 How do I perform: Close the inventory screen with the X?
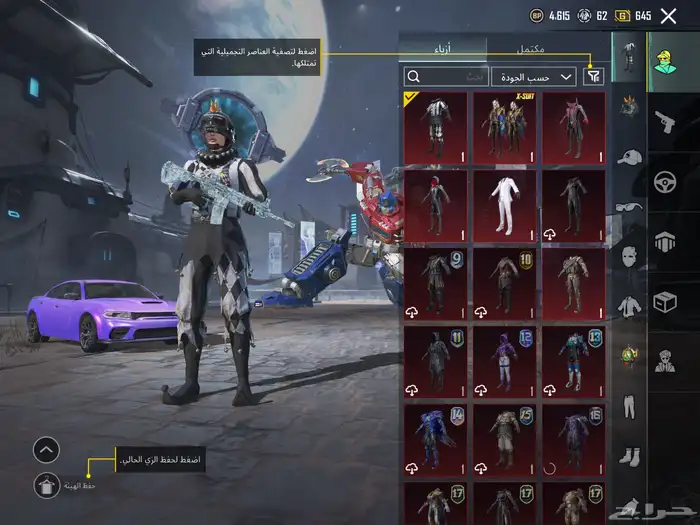[x=669, y=15]
